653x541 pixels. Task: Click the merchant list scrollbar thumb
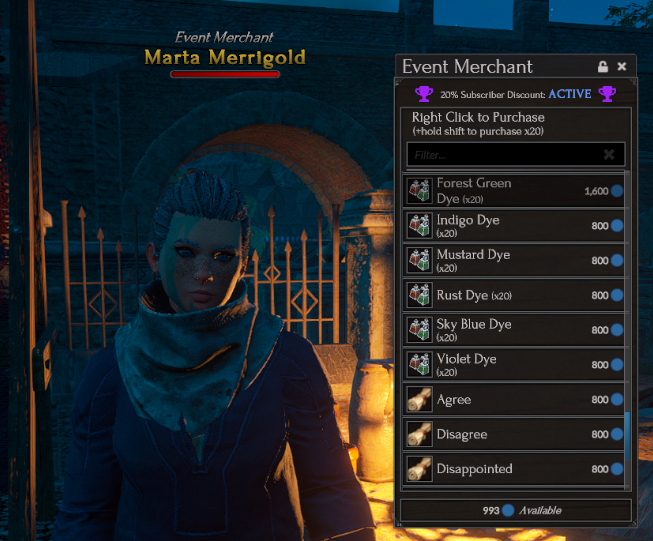point(629,445)
